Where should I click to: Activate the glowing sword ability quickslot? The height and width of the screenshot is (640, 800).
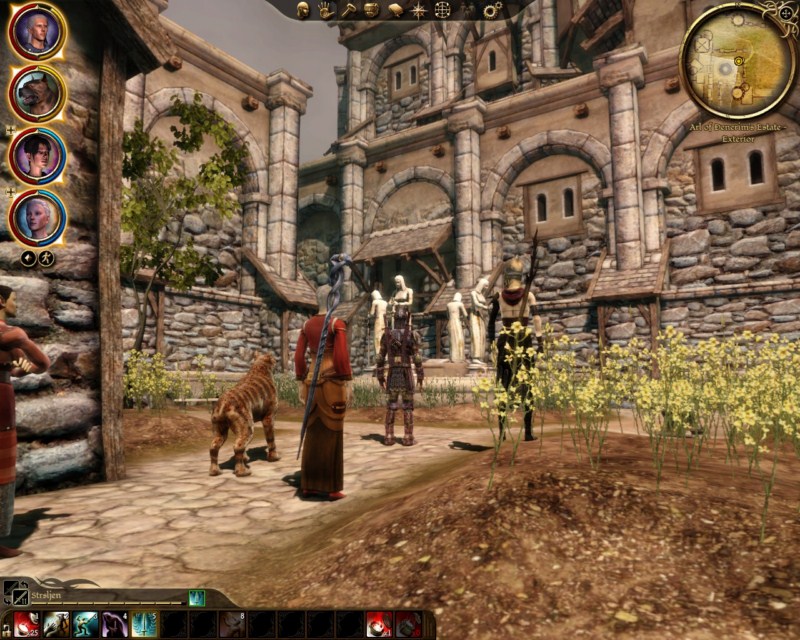[x=143, y=625]
